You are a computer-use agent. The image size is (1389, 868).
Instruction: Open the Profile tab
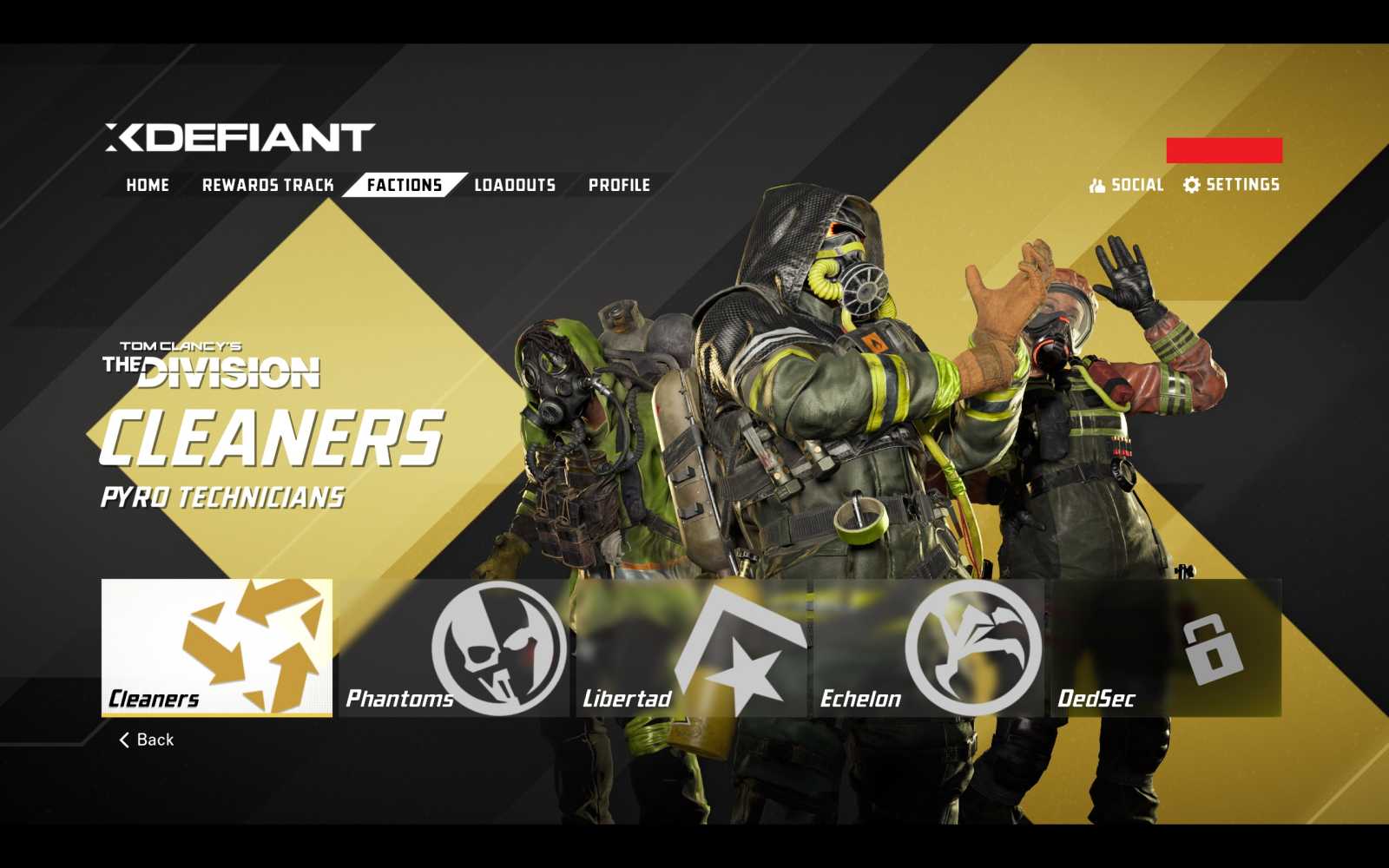(x=619, y=184)
